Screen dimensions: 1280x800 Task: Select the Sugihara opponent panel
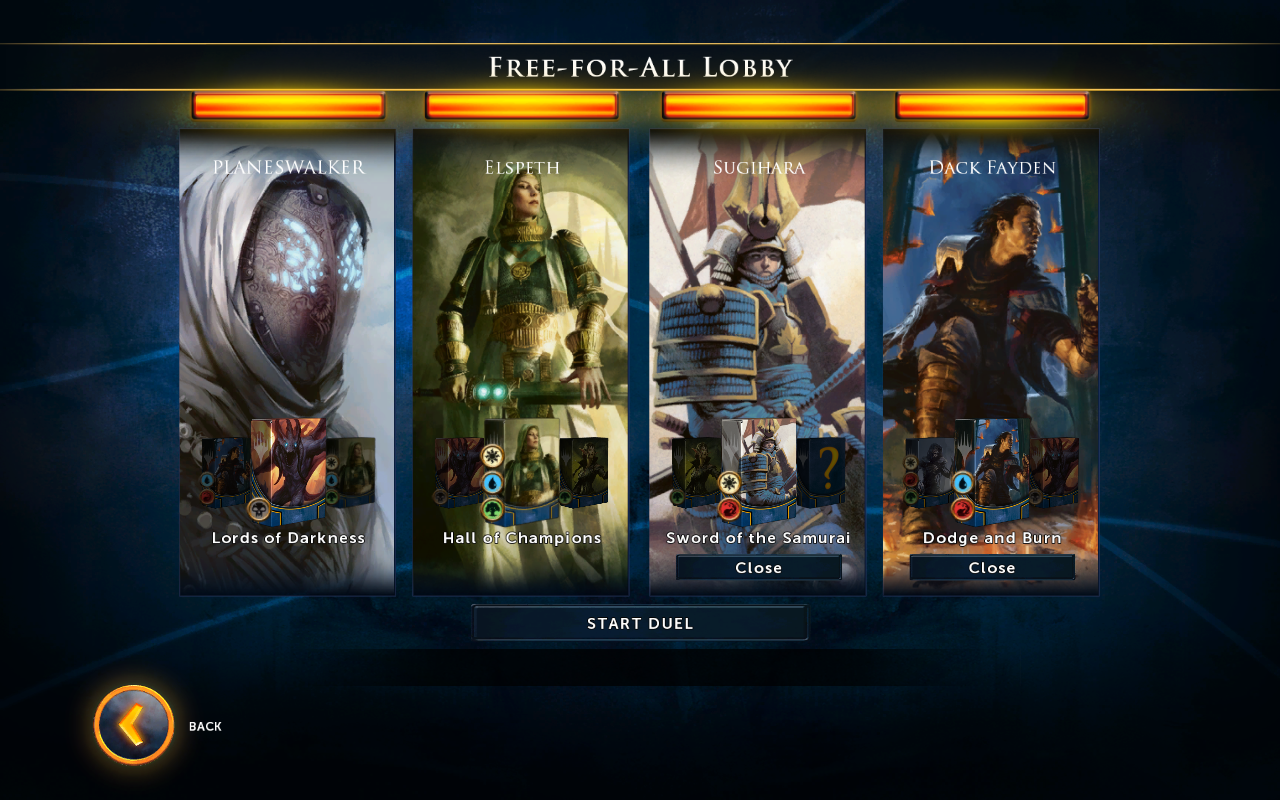tap(757, 280)
